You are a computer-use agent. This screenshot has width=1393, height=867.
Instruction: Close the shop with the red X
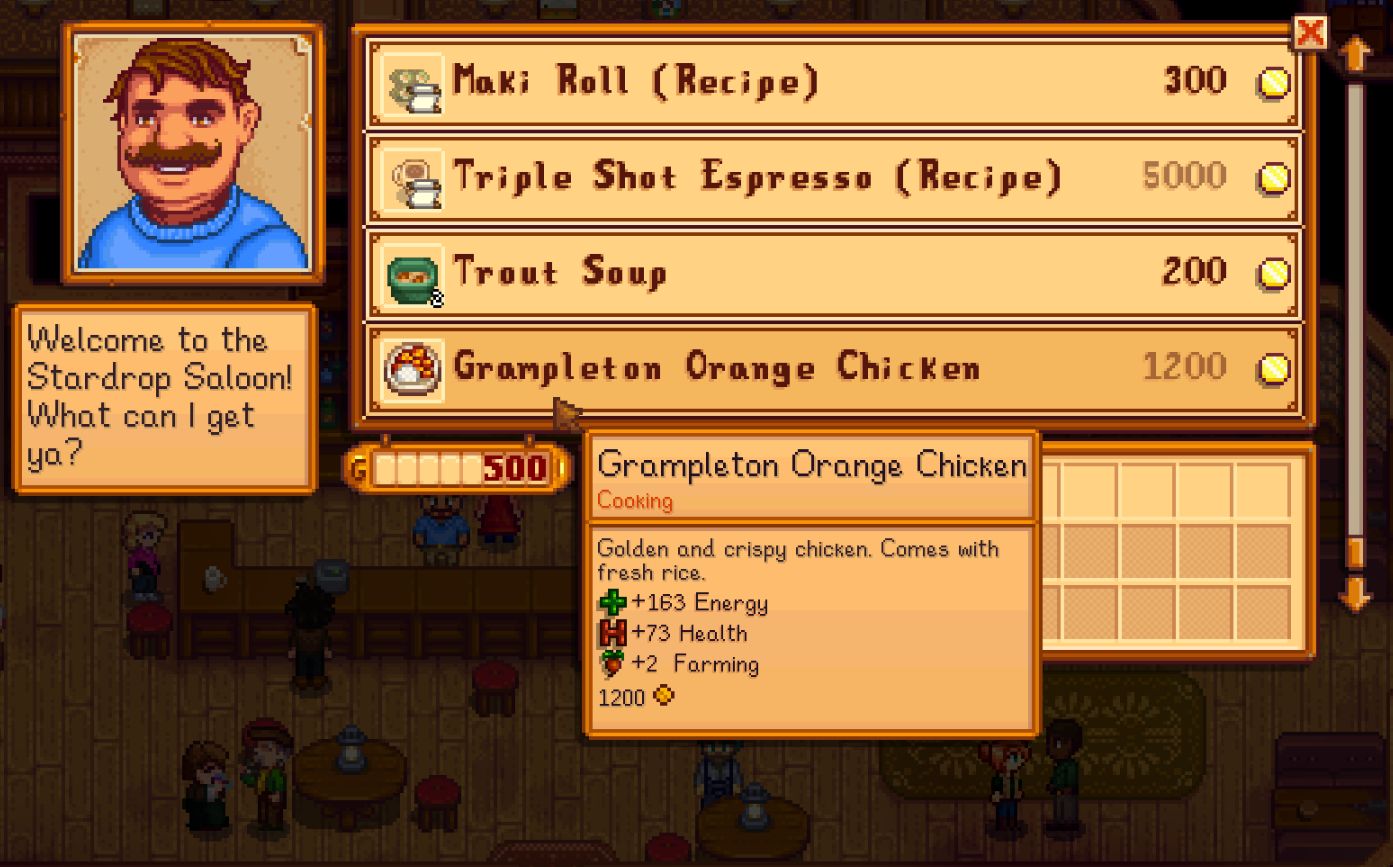click(x=1310, y=32)
